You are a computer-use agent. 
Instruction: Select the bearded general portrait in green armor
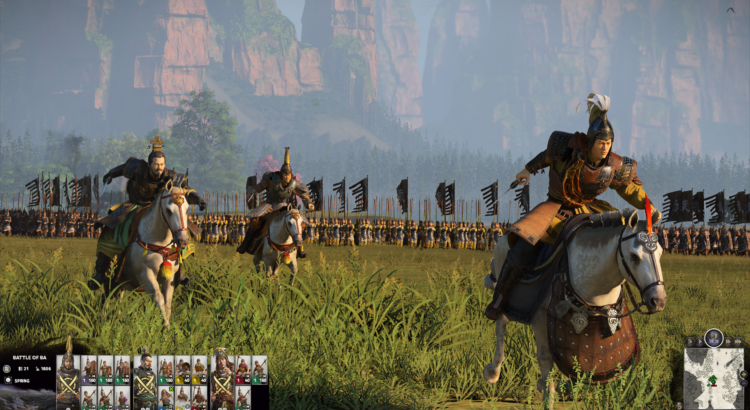tap(144, 380)
